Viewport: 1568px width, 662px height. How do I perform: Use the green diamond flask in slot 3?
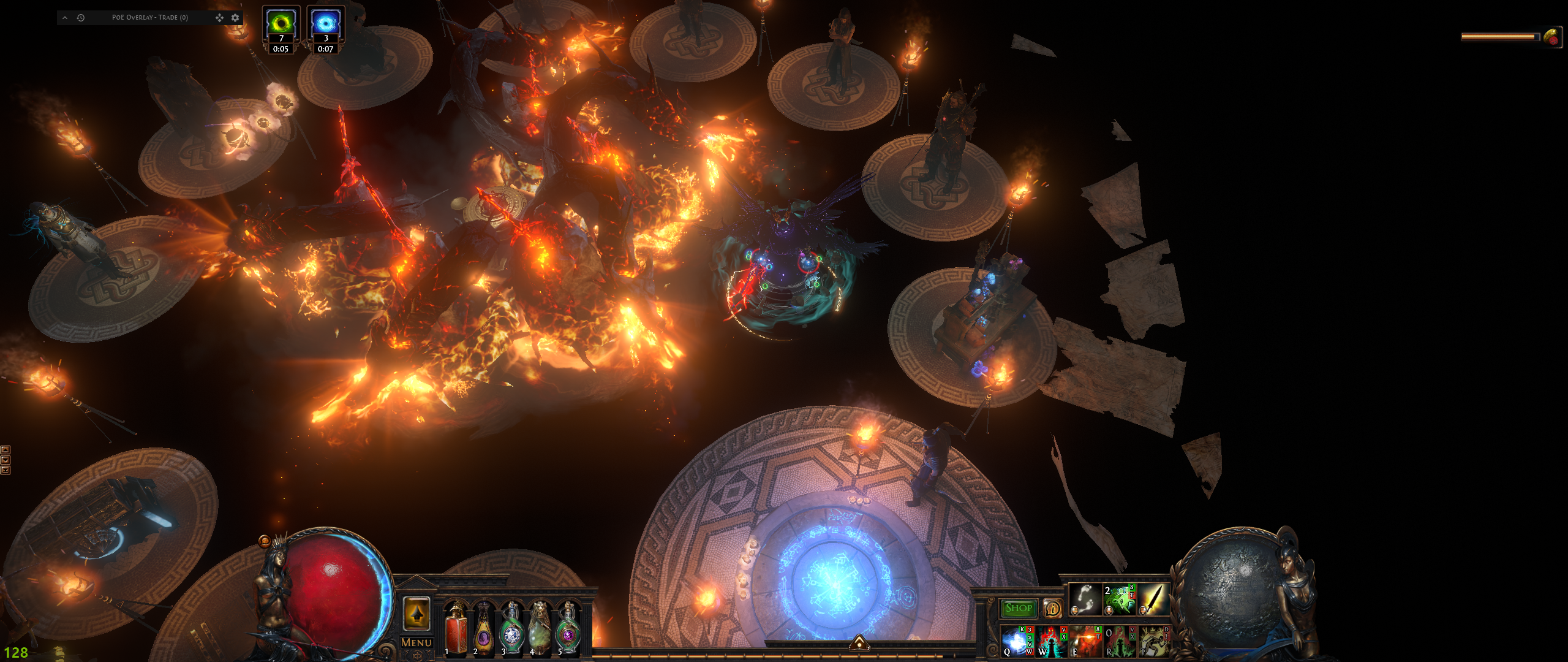point(511,628)
